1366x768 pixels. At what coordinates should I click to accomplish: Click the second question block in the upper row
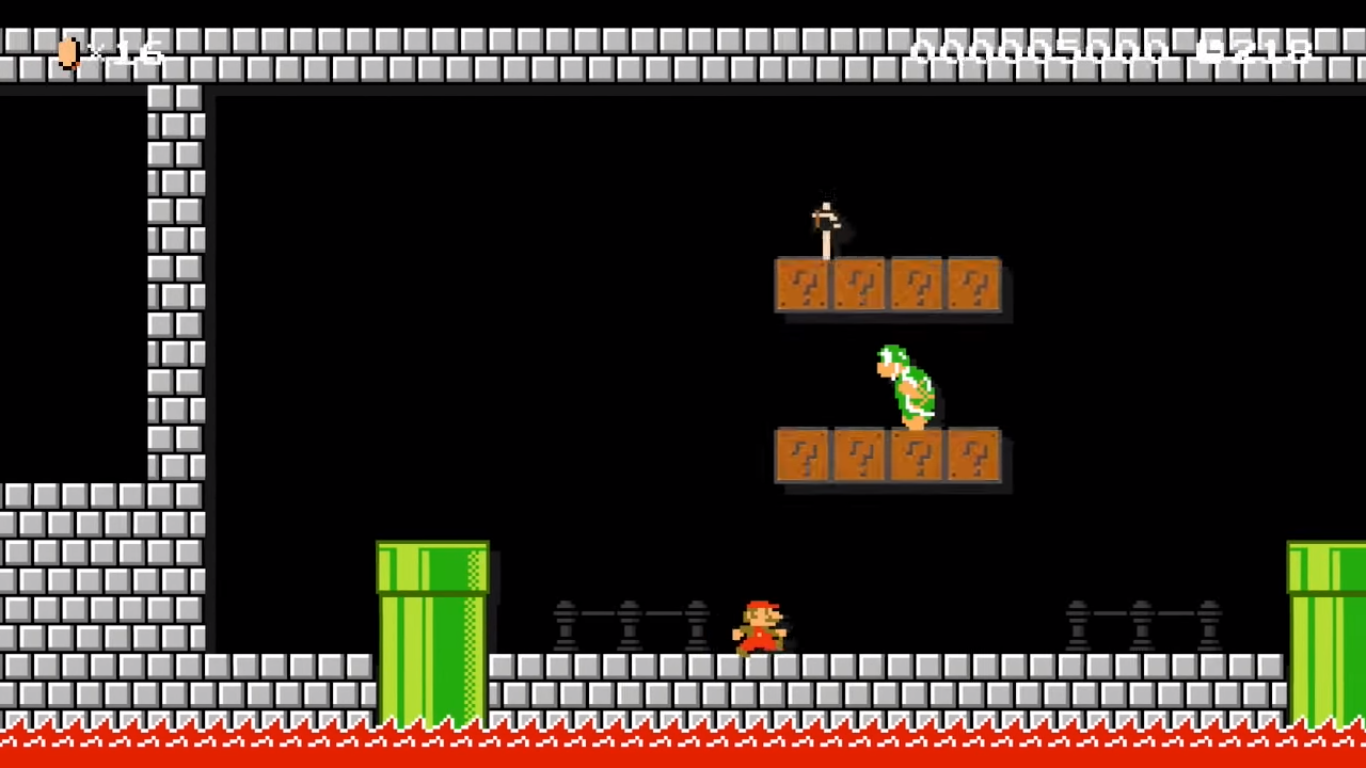click(858, 285)
